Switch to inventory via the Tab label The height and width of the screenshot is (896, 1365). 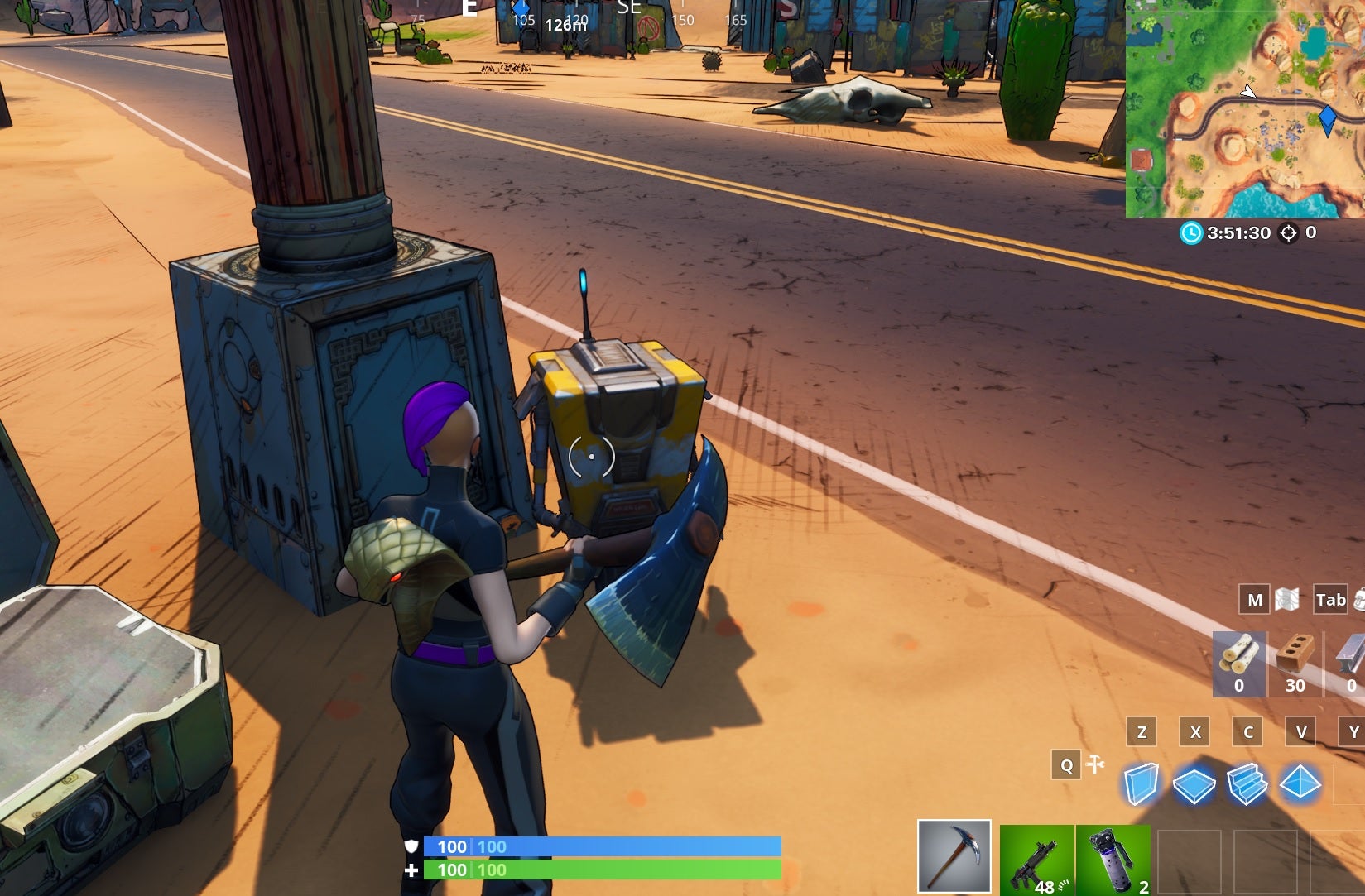point(1329,600)
